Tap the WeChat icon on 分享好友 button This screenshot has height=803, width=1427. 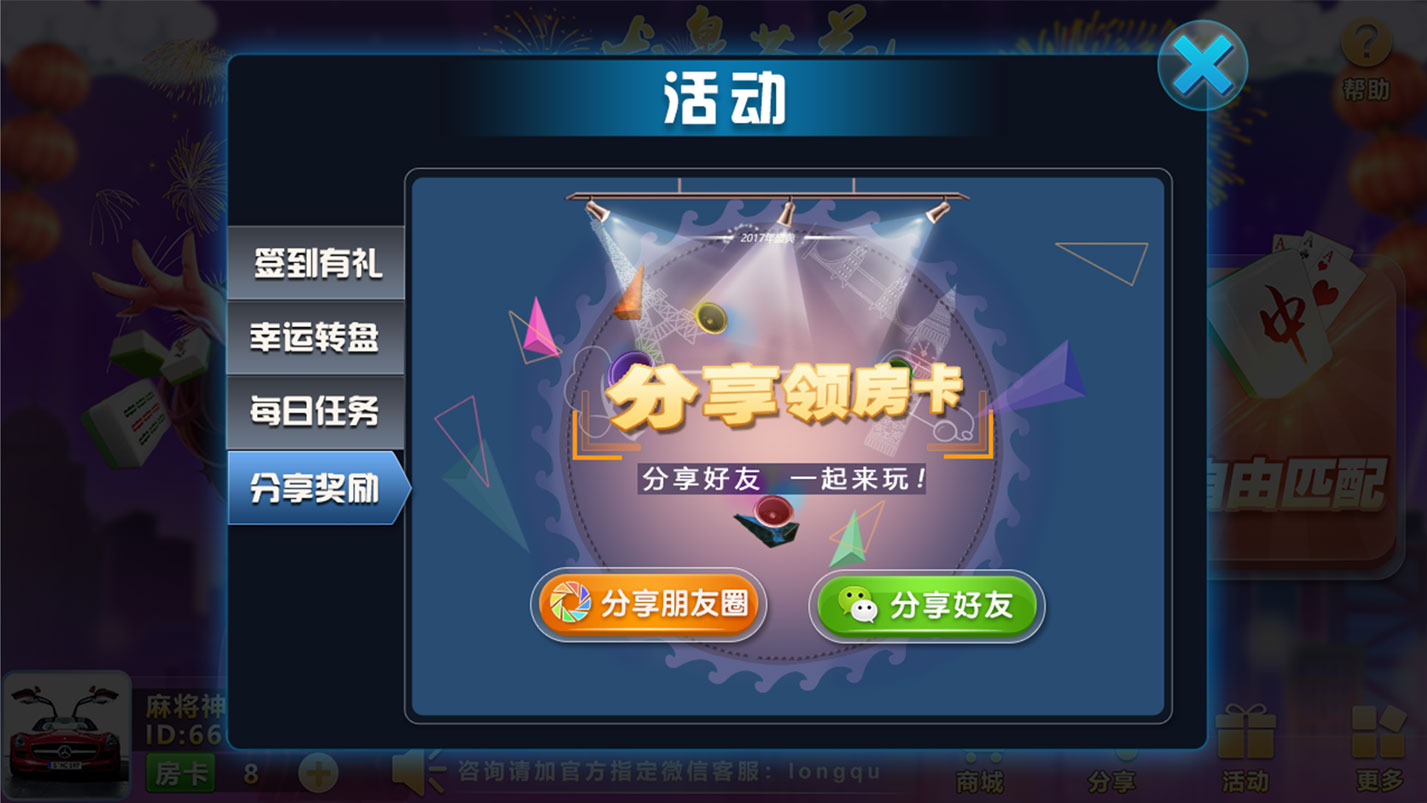coord(855,605)
